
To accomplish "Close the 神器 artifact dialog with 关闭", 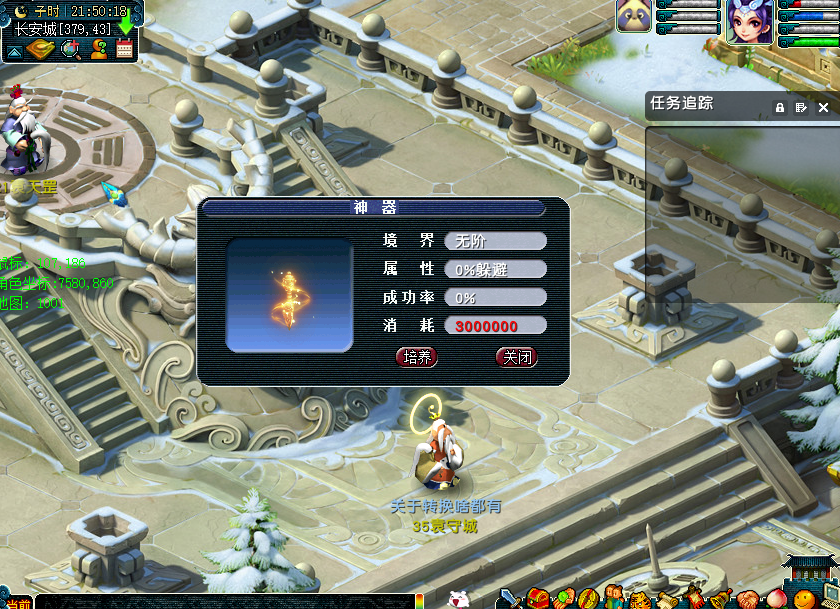I will pos(516,357).
